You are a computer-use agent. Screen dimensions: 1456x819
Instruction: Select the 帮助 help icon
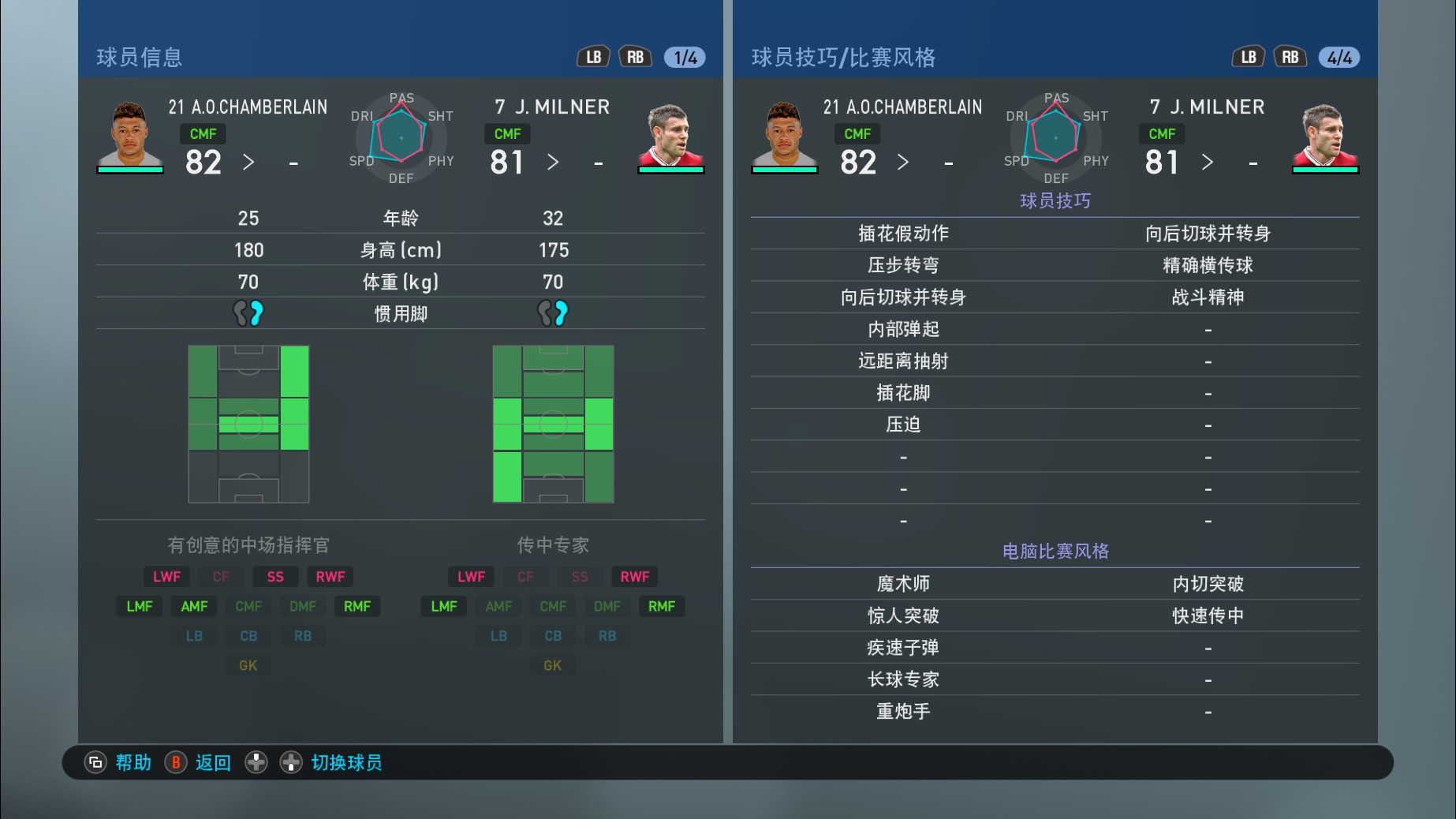click(95, 762)
